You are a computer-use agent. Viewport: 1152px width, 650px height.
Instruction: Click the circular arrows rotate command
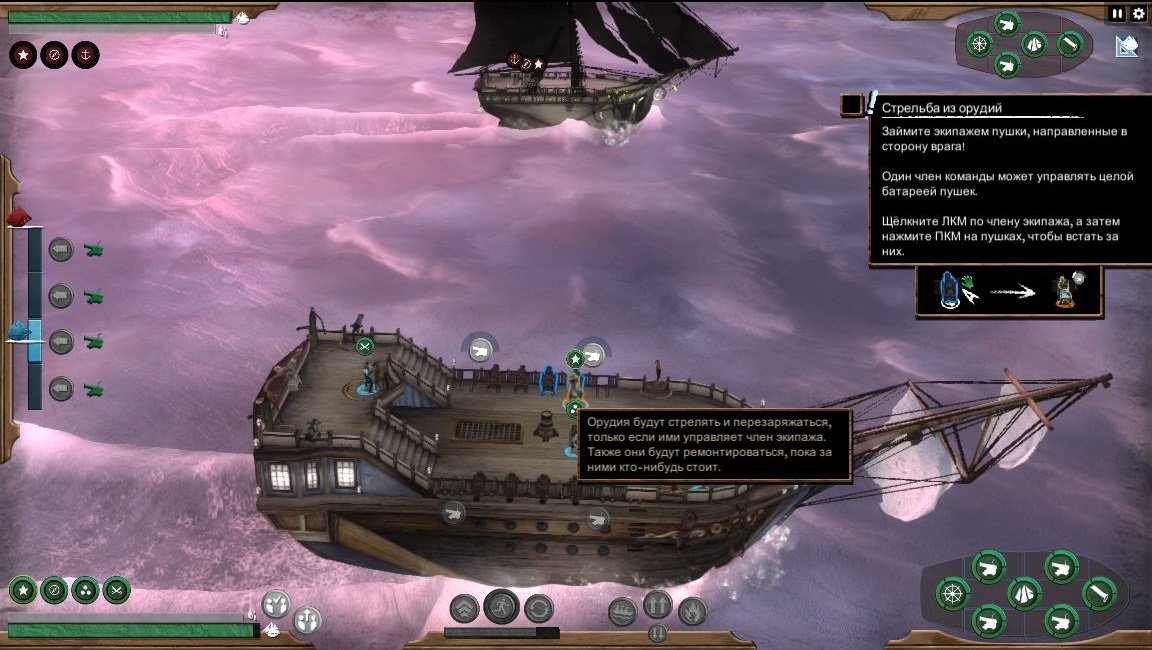[539, 608]
